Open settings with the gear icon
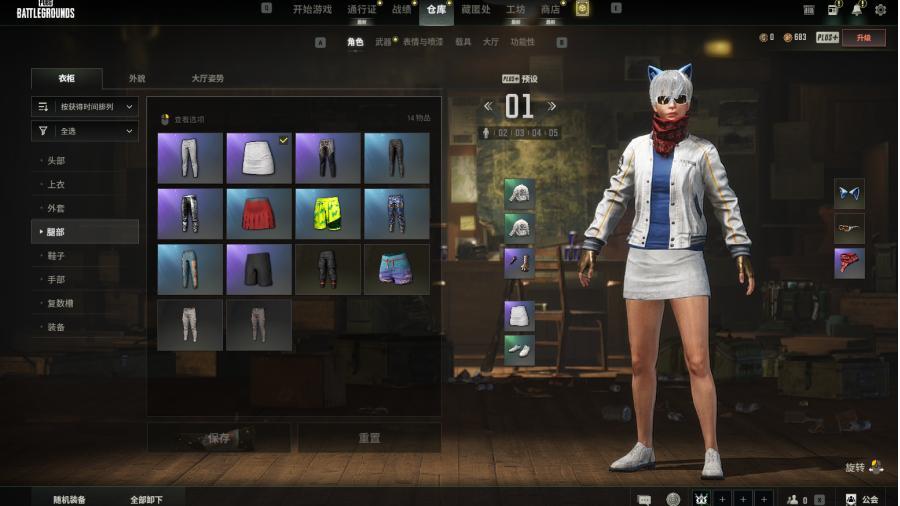Viewport: 900px width, 506px height. click(x=880, y=10)
